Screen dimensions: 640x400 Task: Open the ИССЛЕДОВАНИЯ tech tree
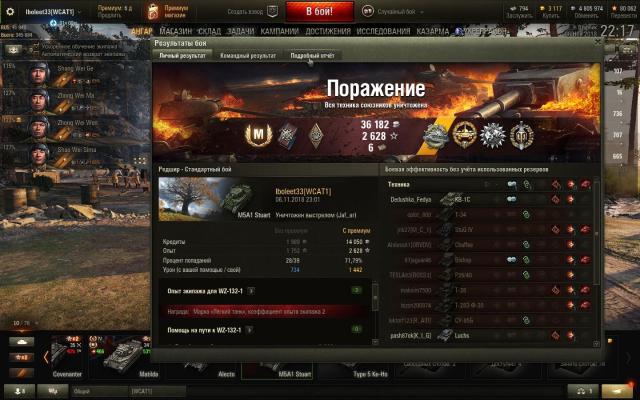click(383, 31)
